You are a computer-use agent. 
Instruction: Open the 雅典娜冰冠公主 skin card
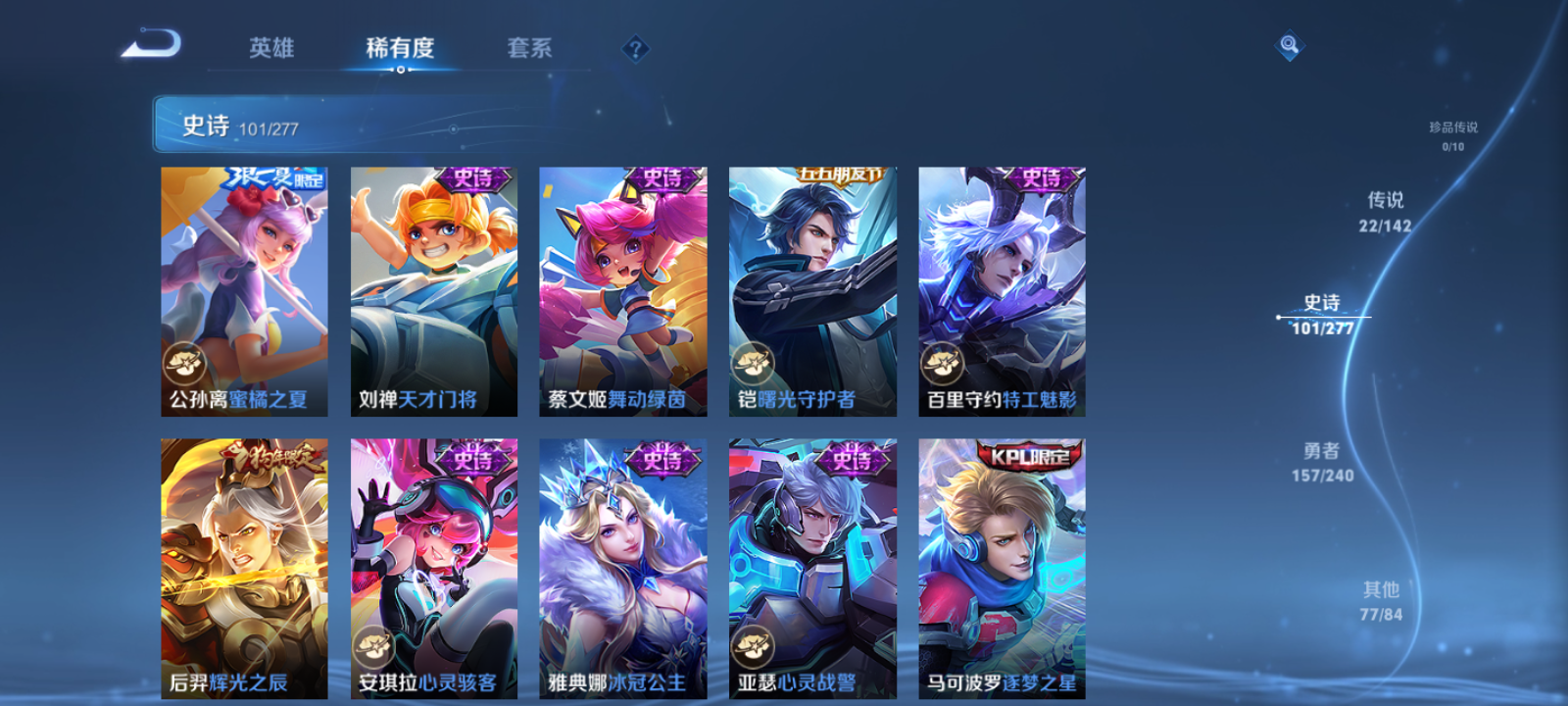[622, 569]
